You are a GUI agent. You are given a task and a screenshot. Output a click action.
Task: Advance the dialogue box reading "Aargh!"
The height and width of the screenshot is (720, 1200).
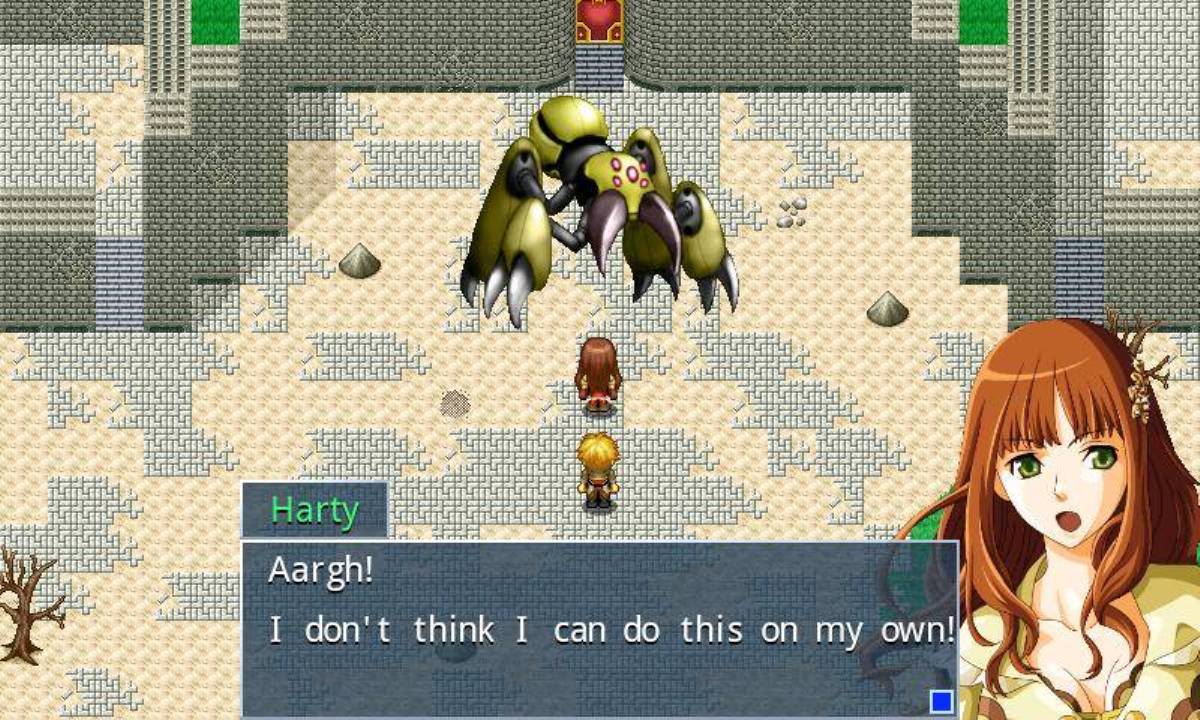[598, 628]
